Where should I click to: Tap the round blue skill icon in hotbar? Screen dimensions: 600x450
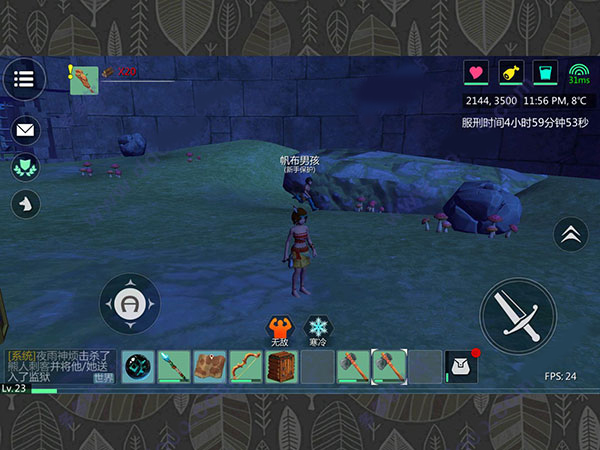[138, 366]
